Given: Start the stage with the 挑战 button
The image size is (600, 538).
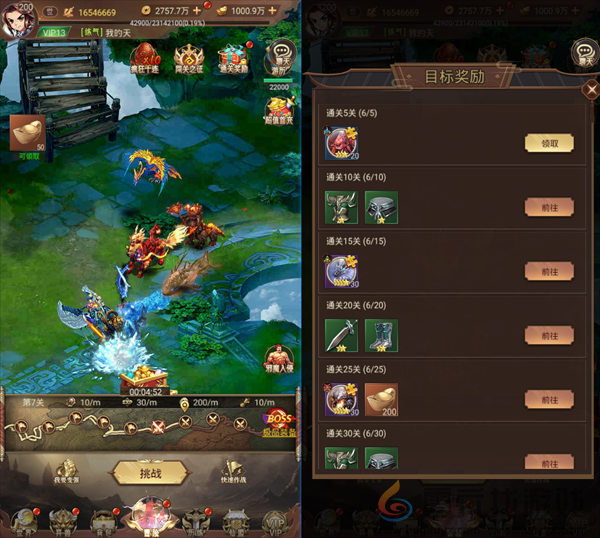Looking at the screenshot, I should point(149,472).
